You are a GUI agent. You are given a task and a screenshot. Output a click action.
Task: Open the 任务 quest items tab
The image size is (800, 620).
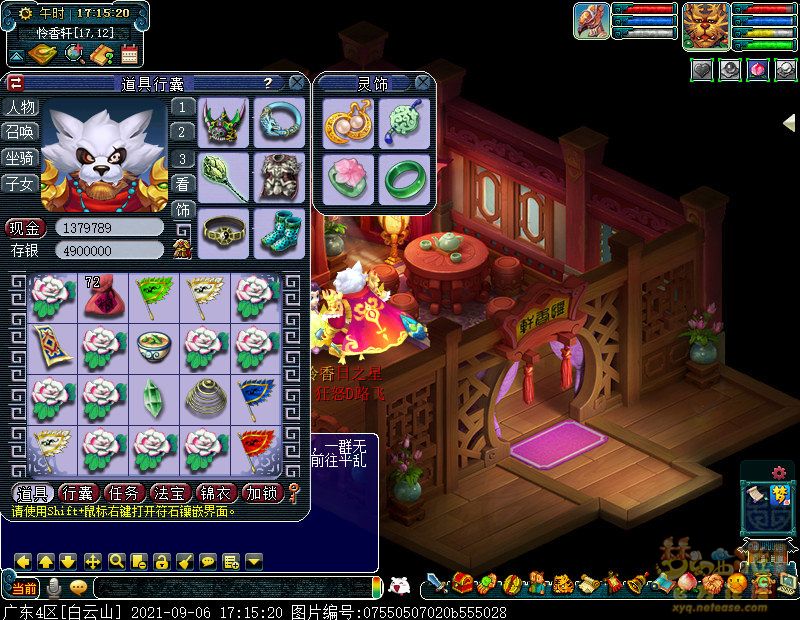click(x=123, y=492)
